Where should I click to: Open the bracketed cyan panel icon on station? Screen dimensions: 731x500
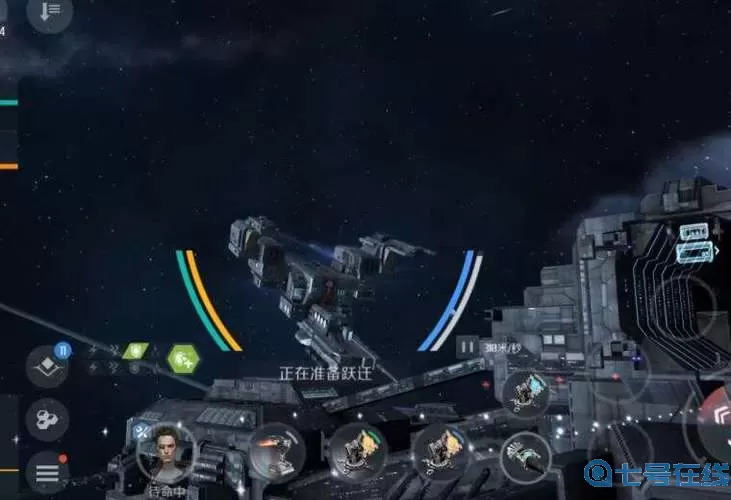[x=695, y=252]
